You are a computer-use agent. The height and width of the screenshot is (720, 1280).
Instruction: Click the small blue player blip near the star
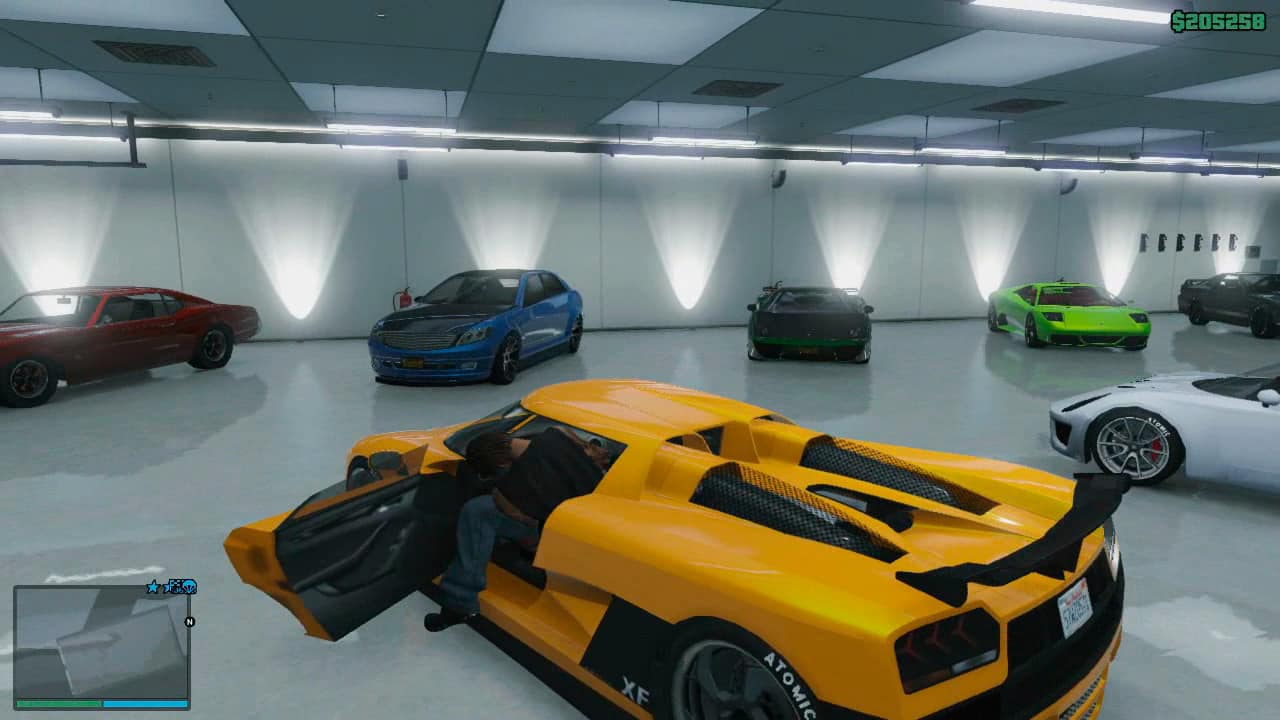pos(166,587)
